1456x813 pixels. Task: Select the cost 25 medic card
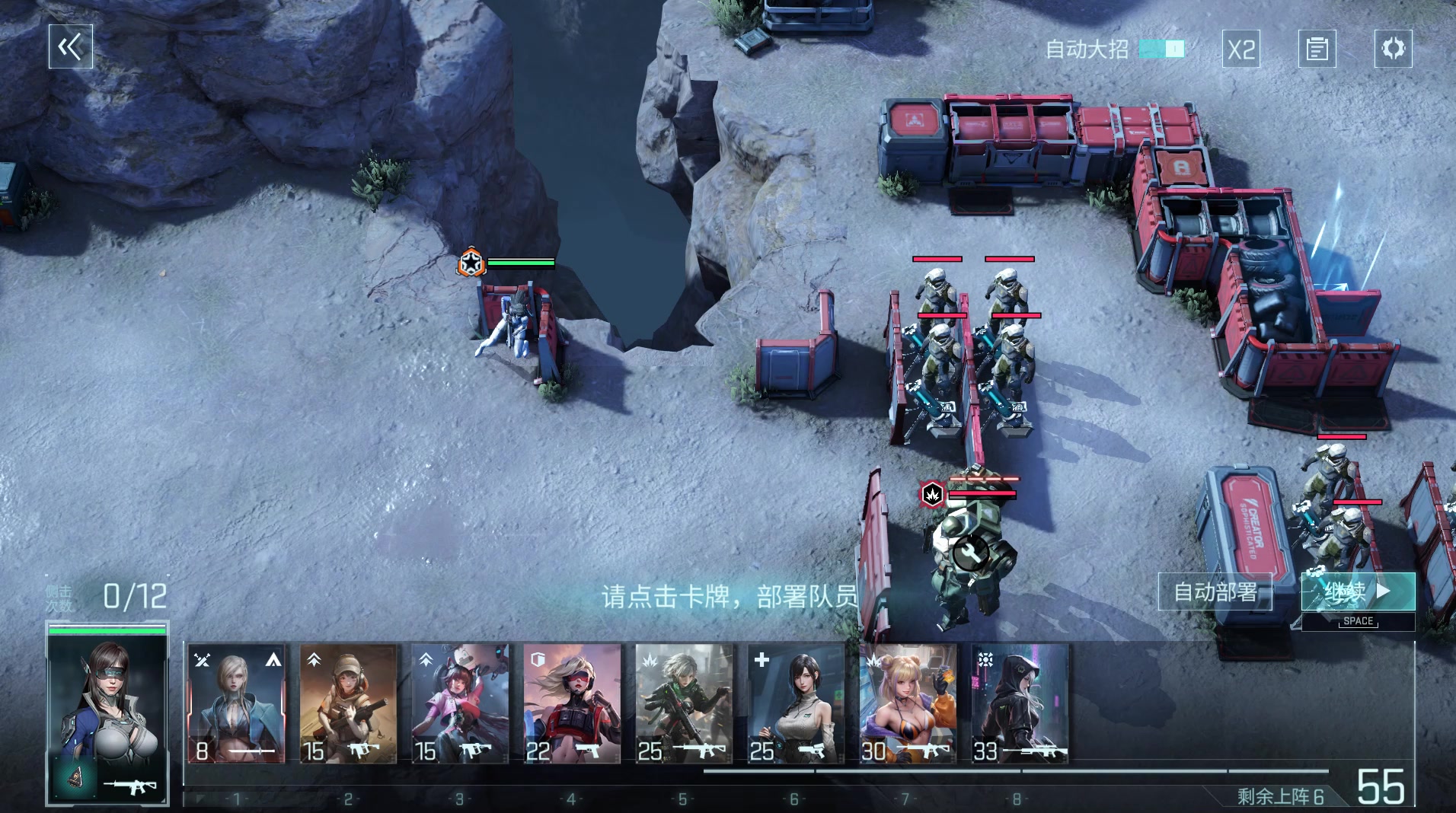pos(796,703)
